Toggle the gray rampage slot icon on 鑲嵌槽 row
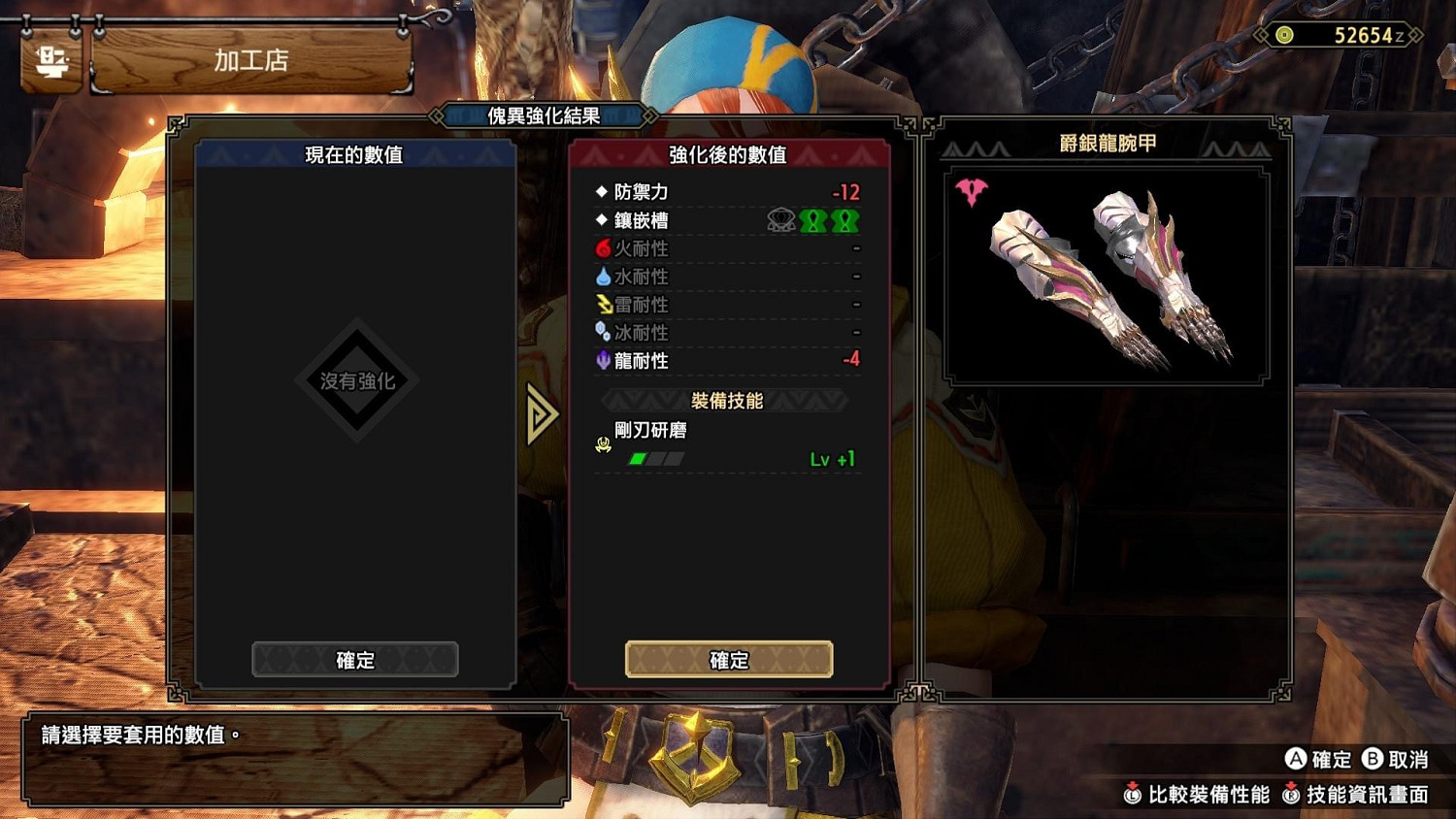This screenshot has height=819, width=1456. (779, 220)
